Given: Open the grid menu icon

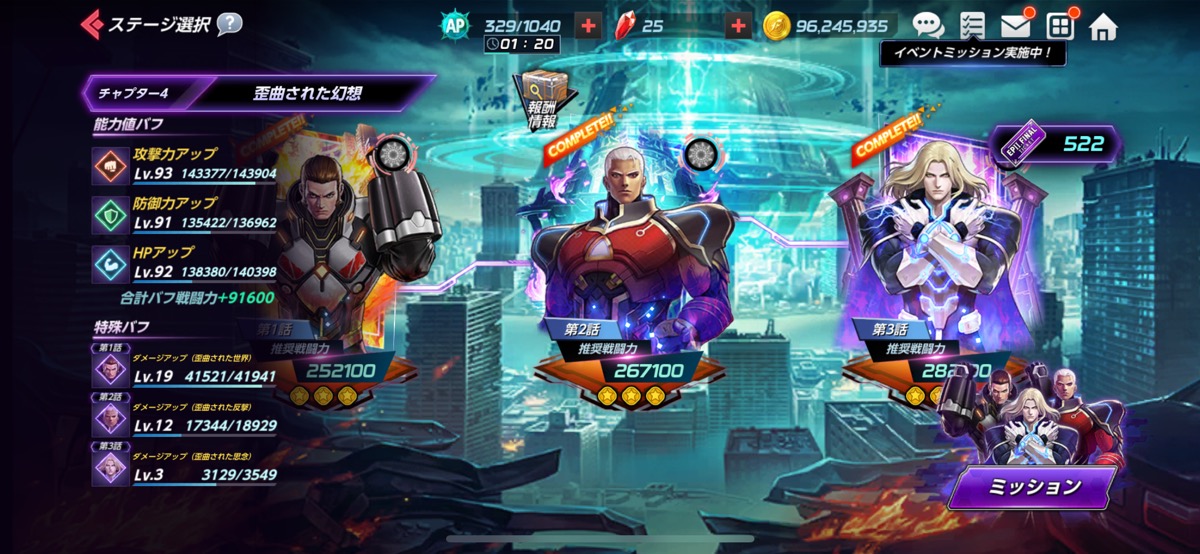Looking at the screenshot, I should click(1060, 25).
